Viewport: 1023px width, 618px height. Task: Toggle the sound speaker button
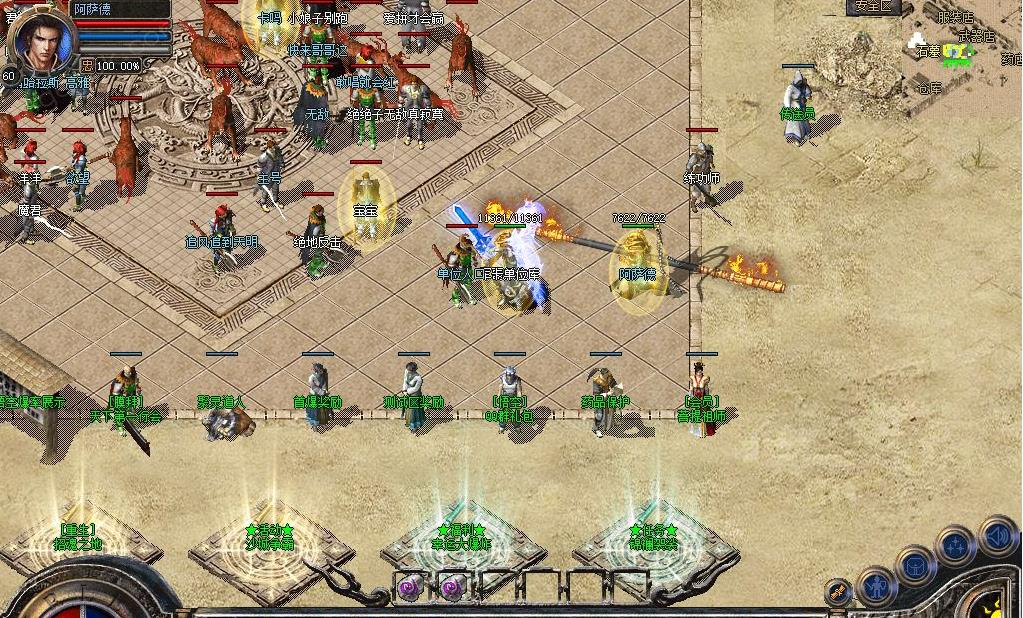pyautogui.click(x=997, y=535)
